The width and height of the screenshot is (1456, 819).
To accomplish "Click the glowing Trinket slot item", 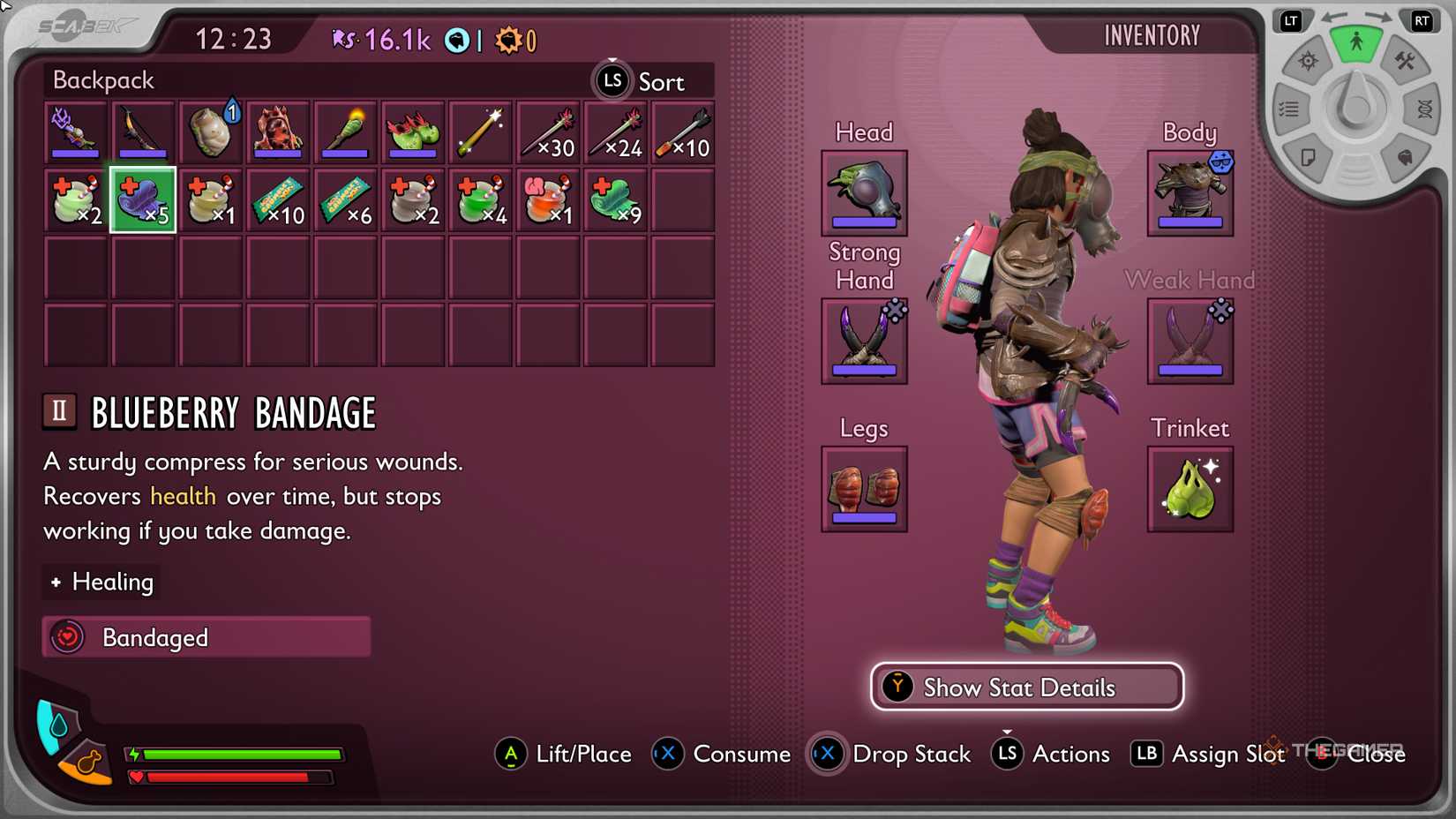I will [x=1190, y=490].
